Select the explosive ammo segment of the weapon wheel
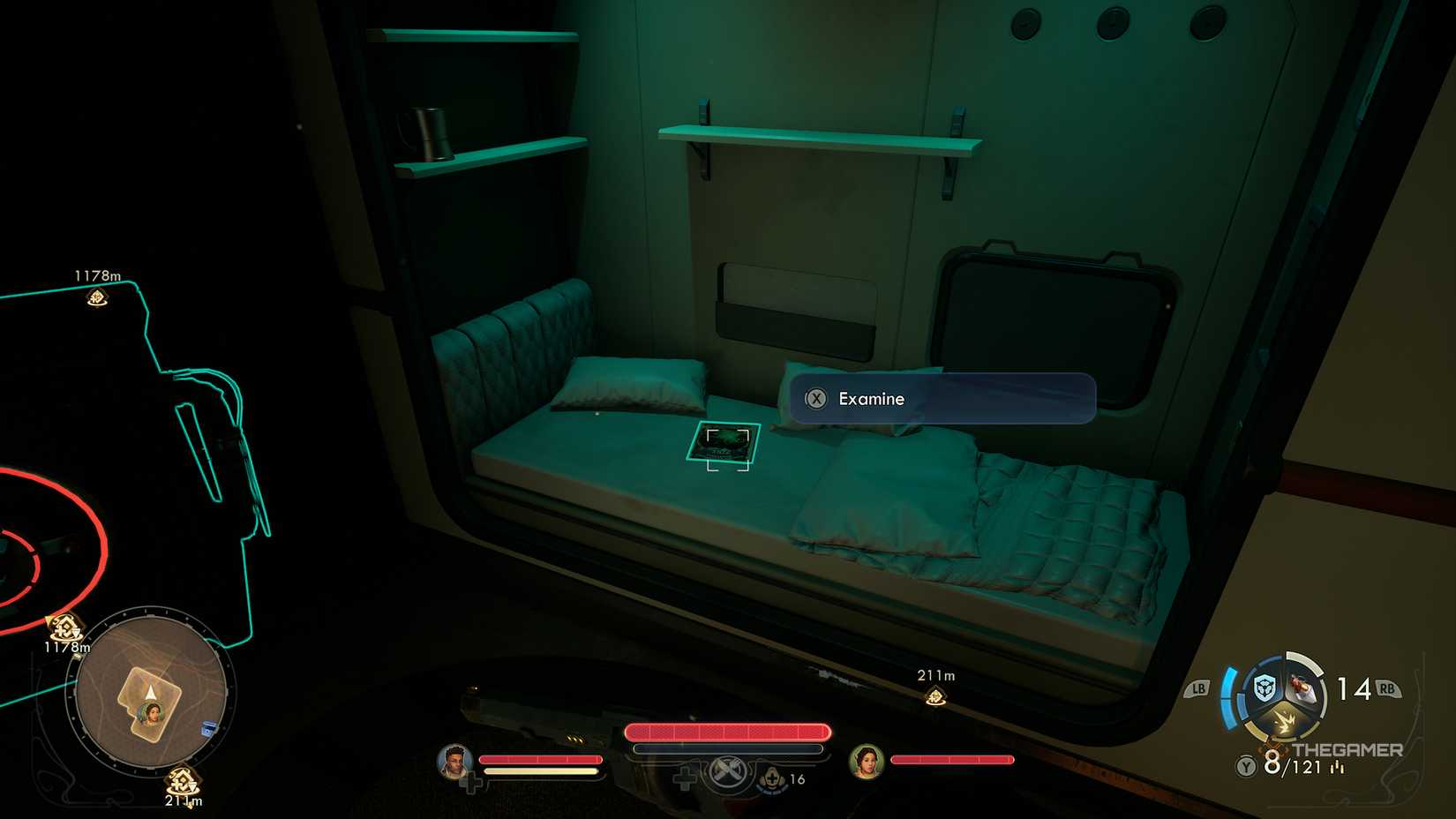Screen dimensions: 1456x819 (x=1286, y=722)
